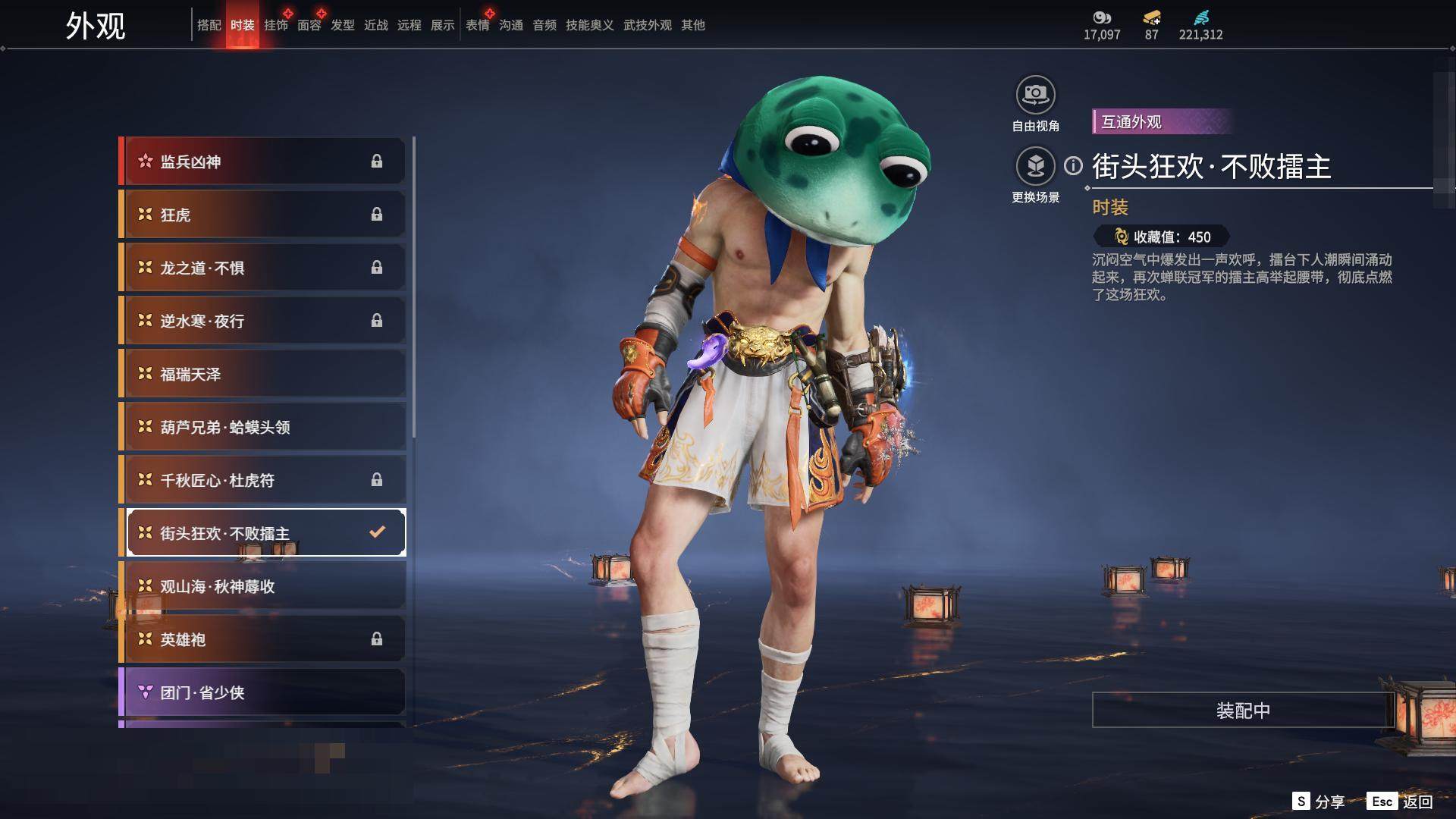
Task: Switch to the 表情 emotes tab
Action: coord(477,25)
